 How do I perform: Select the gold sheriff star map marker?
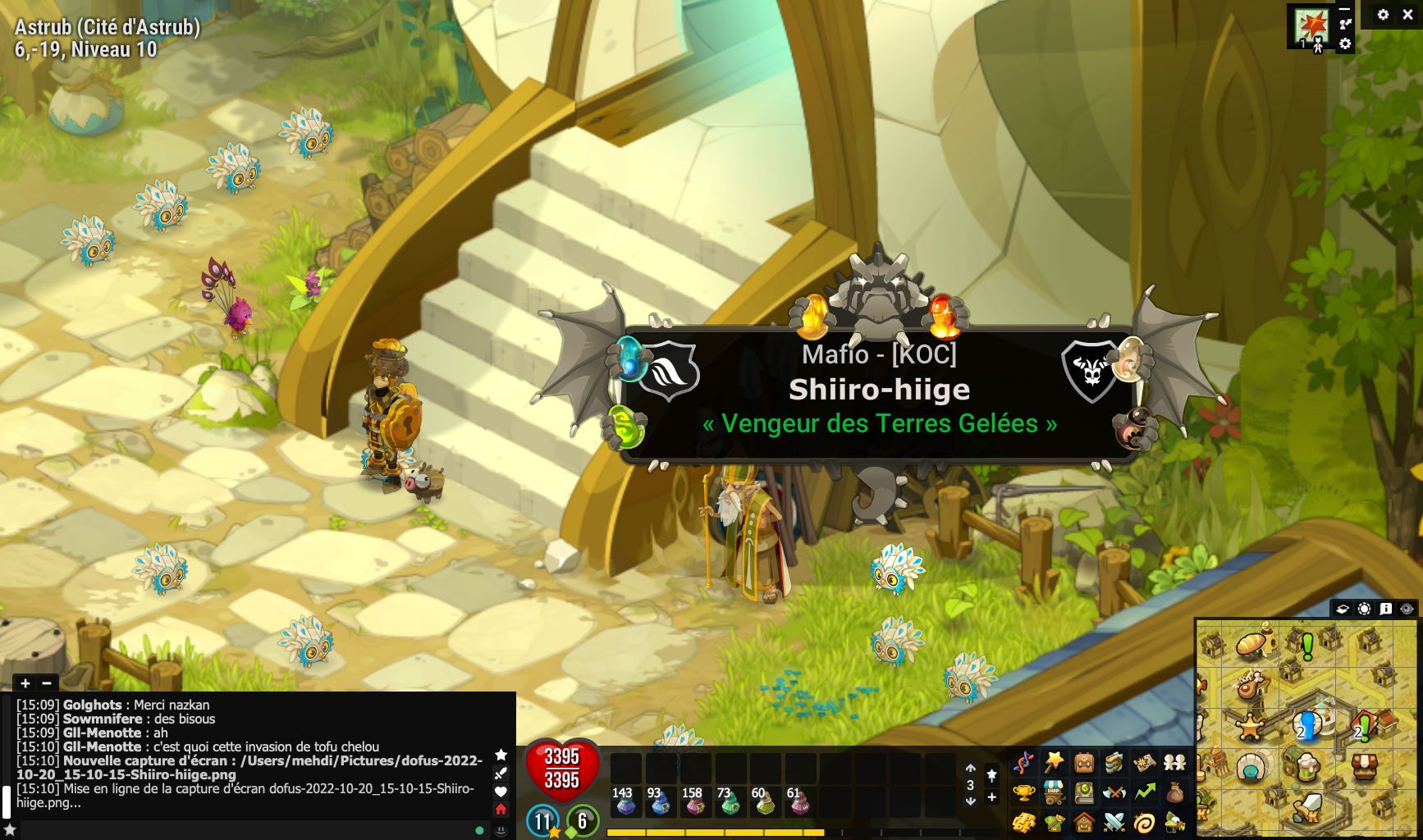click(1249, 727)
